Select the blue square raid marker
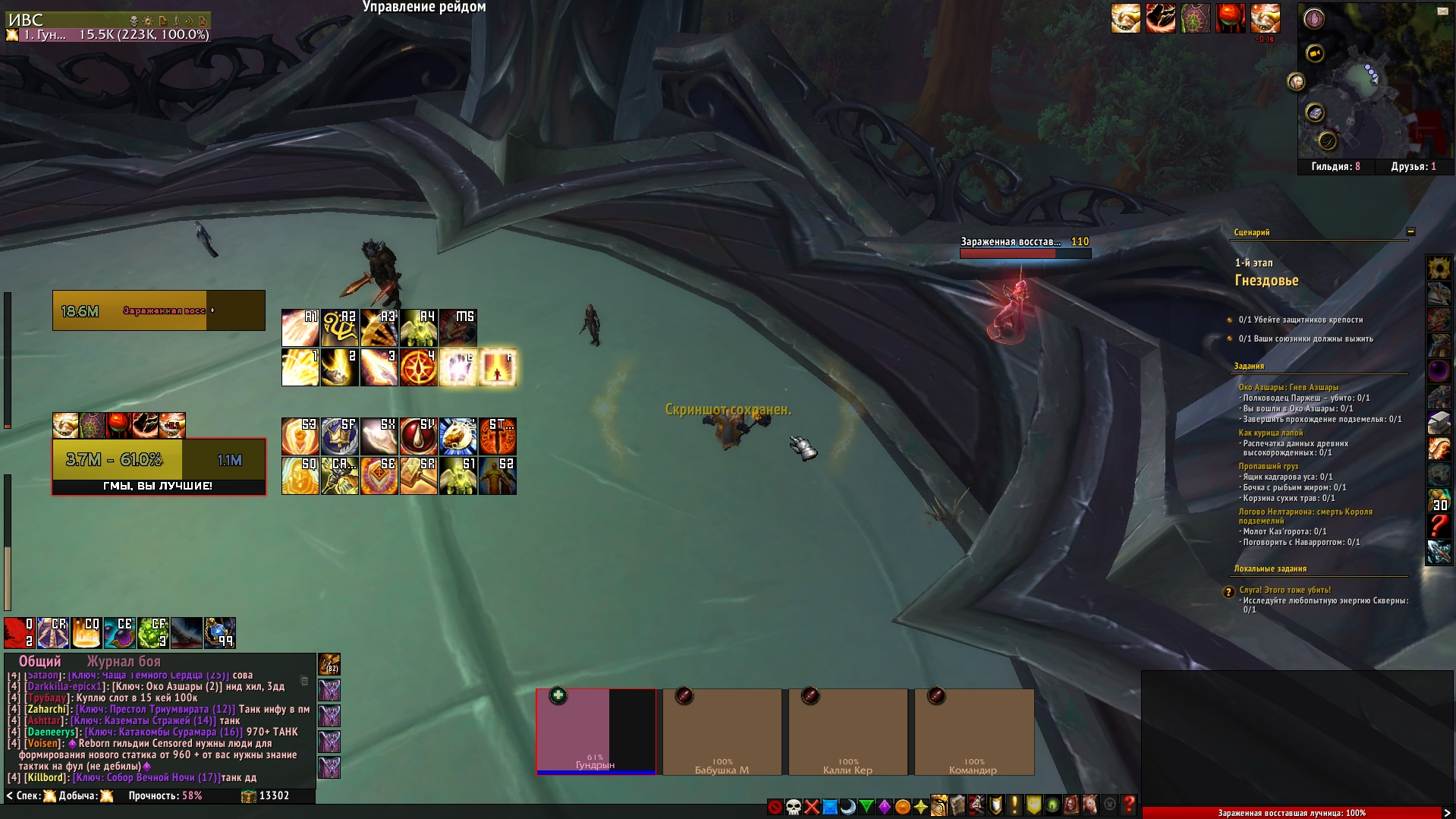The width and height of the screenshot is (1456, 819). coord(829,806)
